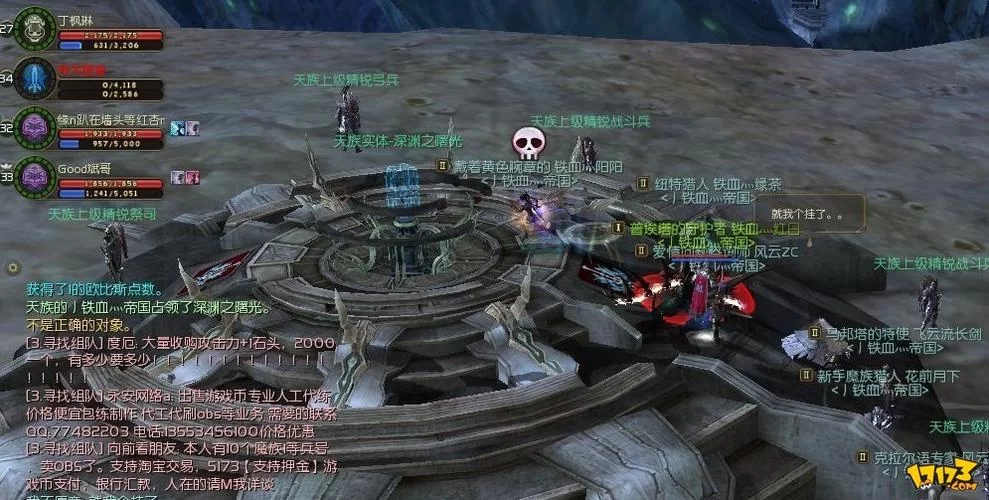Target party member Good斌哥's portrait
Viewport: 989px width, 500px height.
coord(35,178)
